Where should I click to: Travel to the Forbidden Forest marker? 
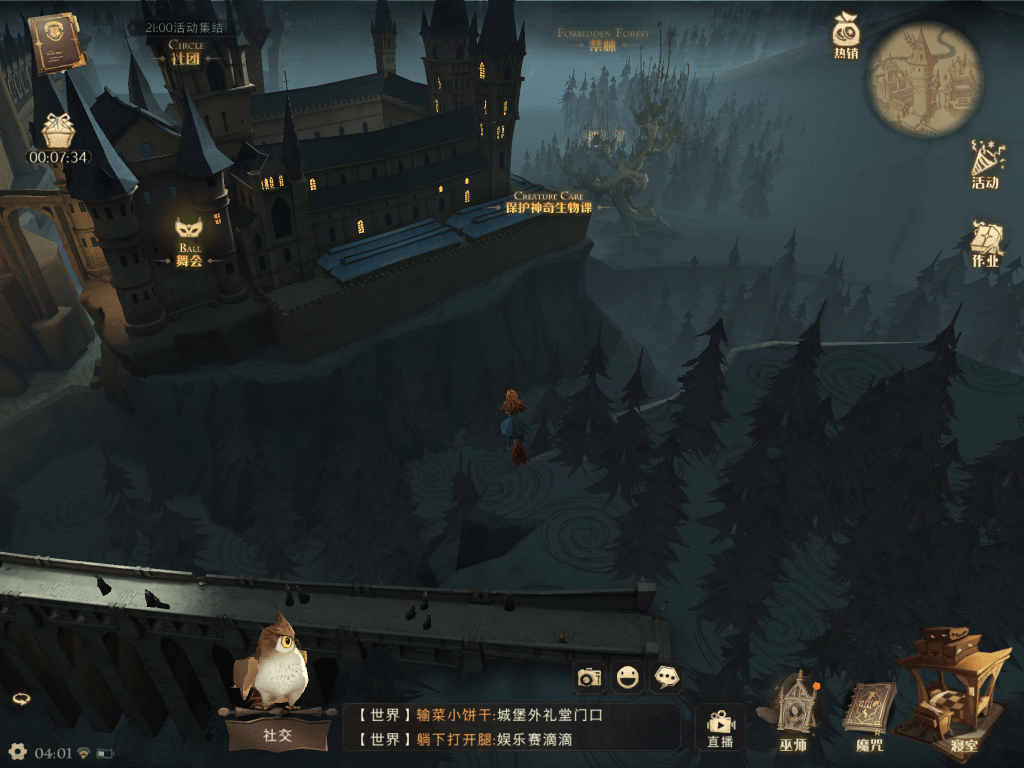click(604, 41)
